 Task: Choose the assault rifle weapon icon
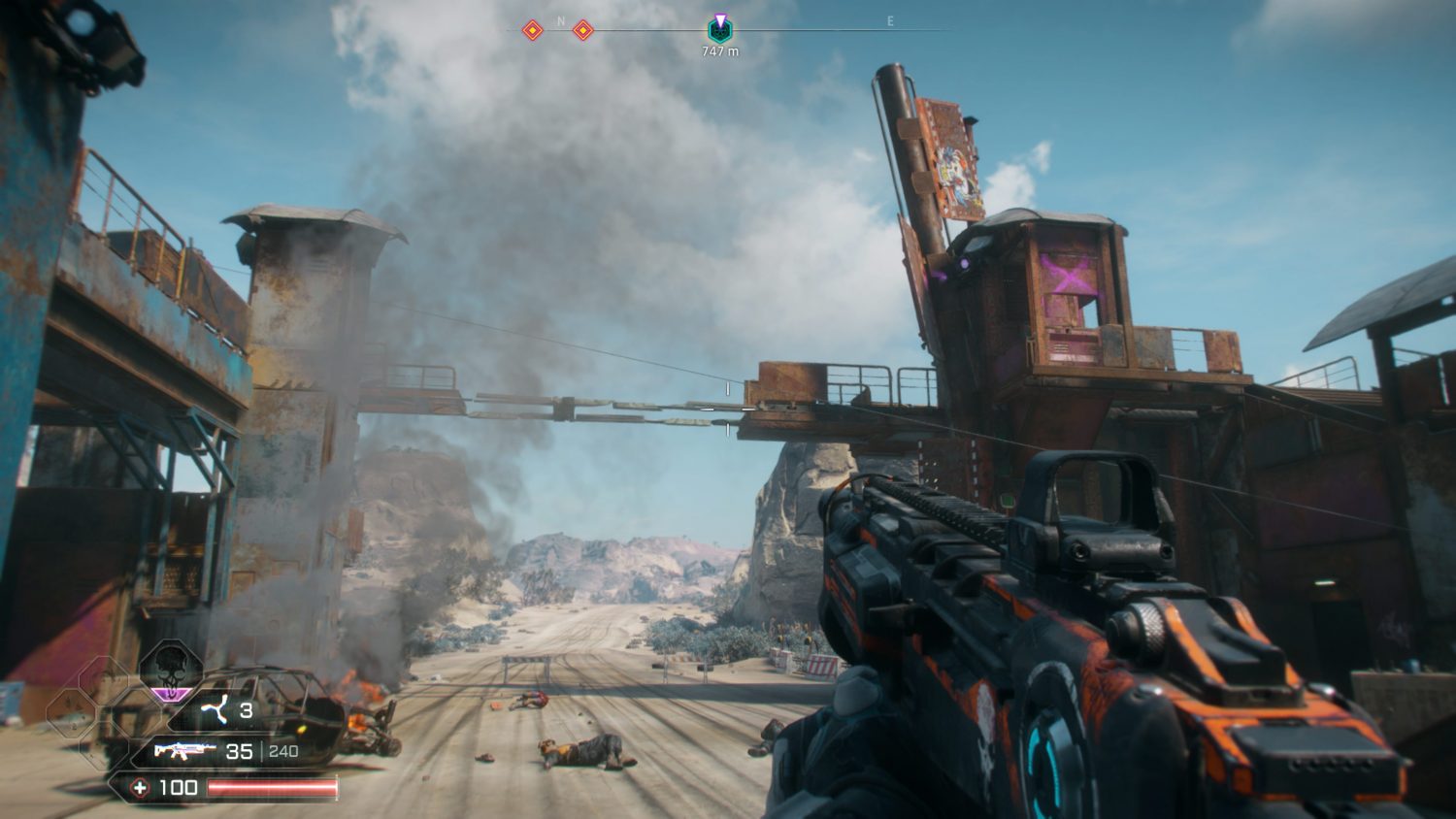184,751
